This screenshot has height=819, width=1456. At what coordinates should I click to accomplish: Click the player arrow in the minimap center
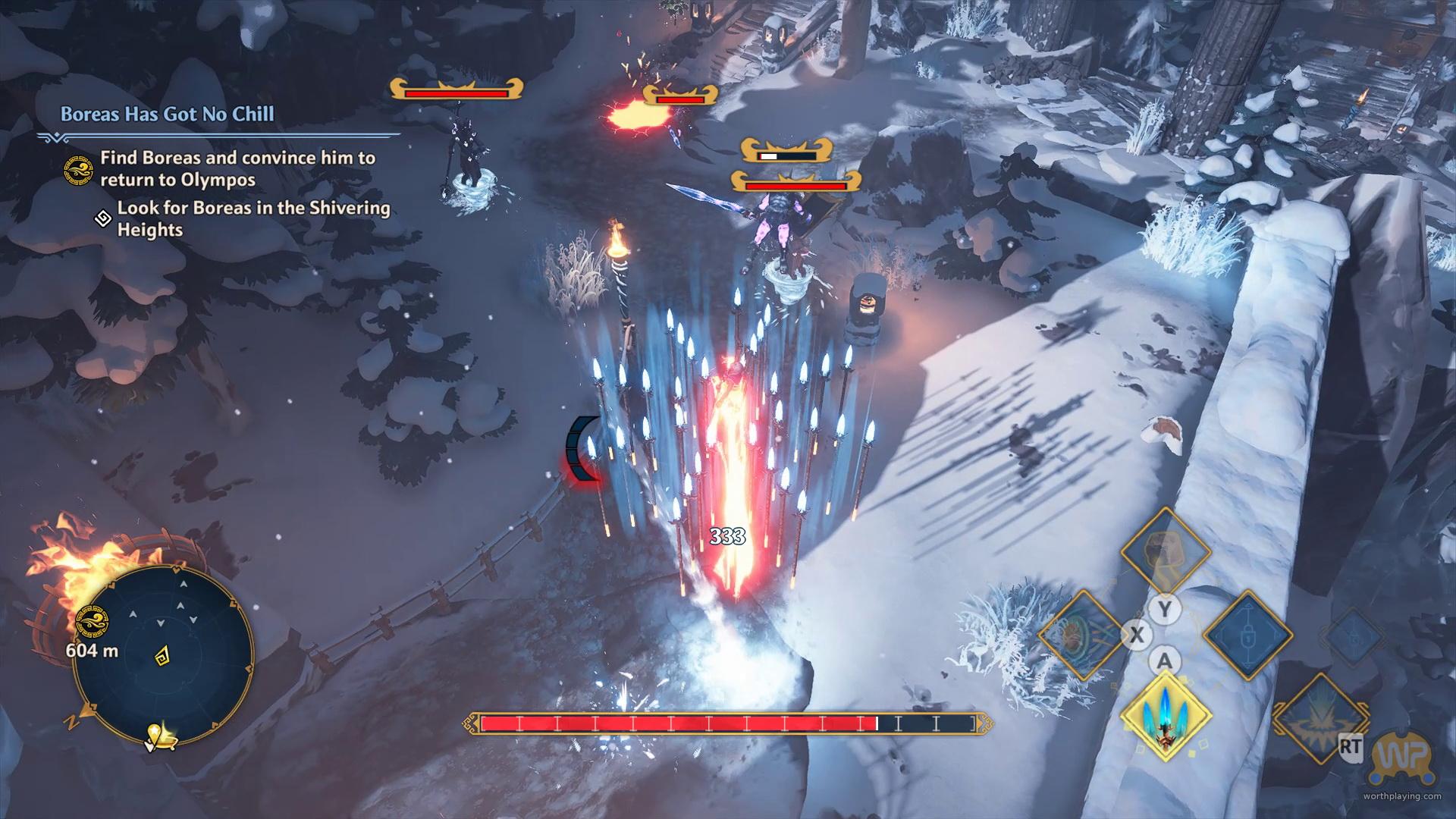(162, 657)
